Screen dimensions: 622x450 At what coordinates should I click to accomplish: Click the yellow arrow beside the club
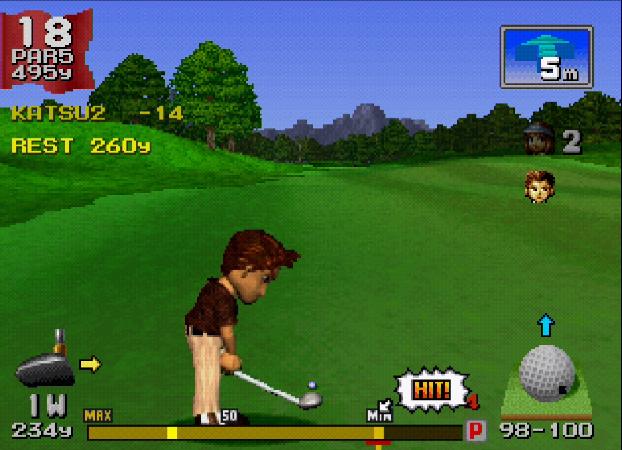point(90,365)
